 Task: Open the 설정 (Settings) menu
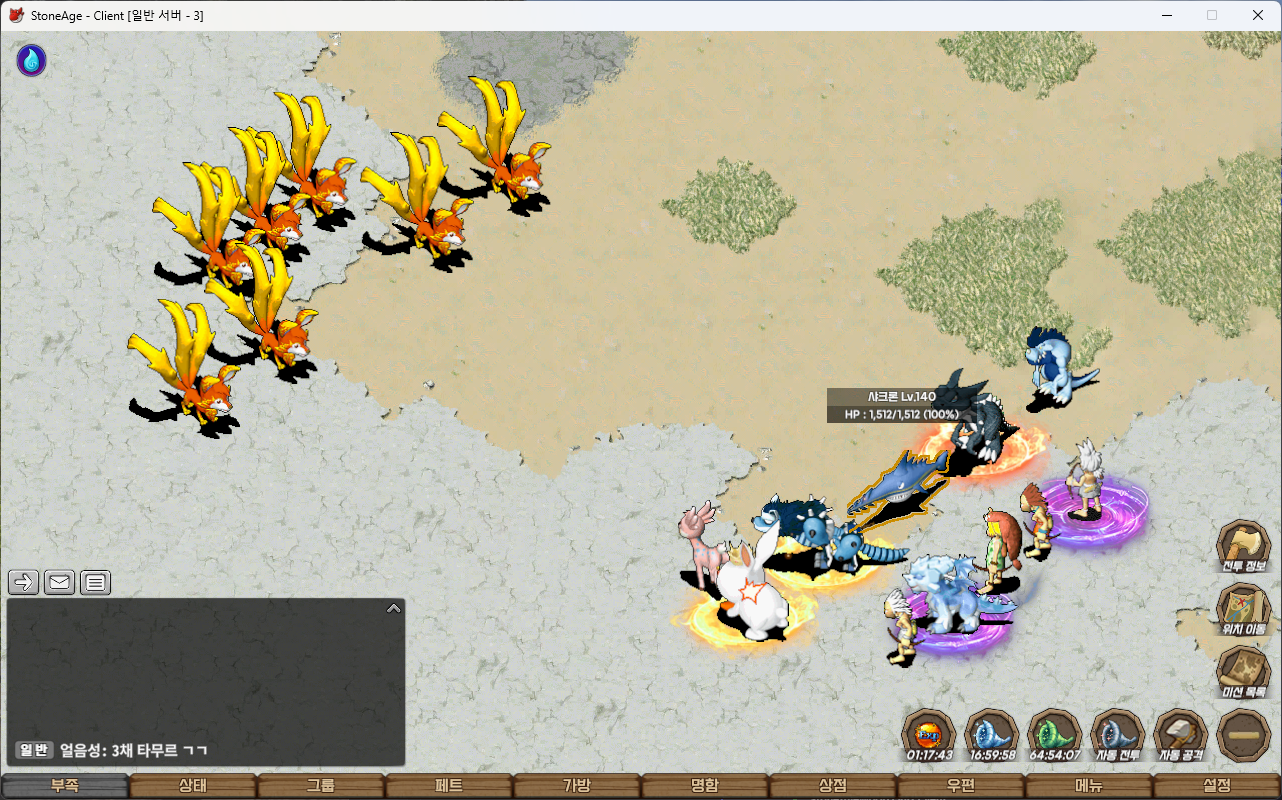[x=1217, y=786]
